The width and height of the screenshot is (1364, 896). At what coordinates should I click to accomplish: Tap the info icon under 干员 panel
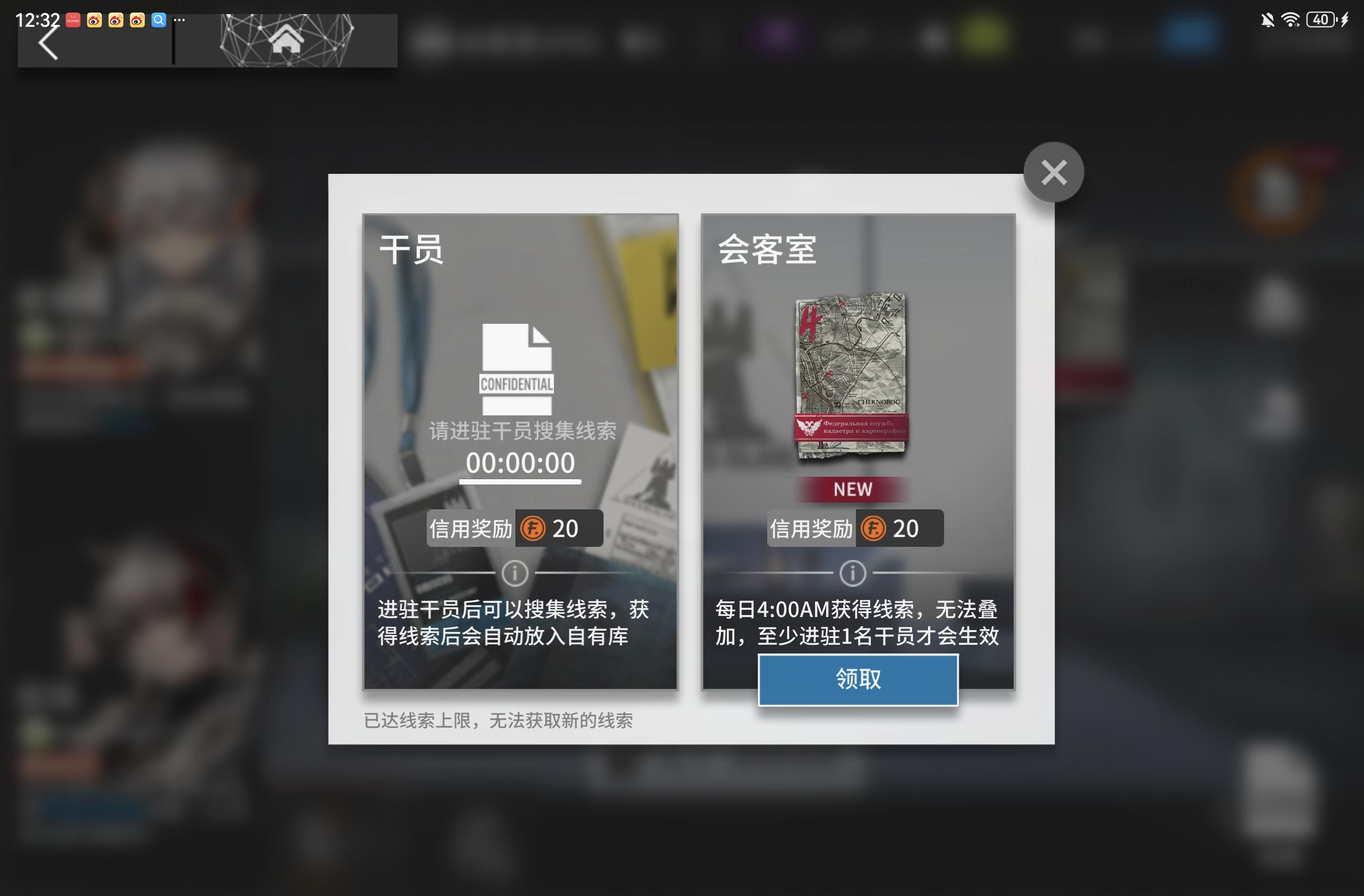(514, 573)
